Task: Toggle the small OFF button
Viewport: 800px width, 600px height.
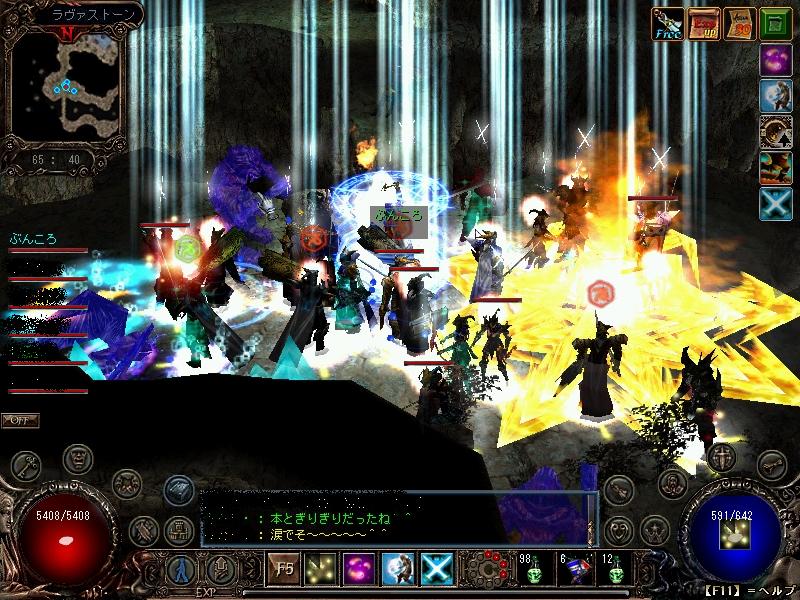Action: coord(20,420)
